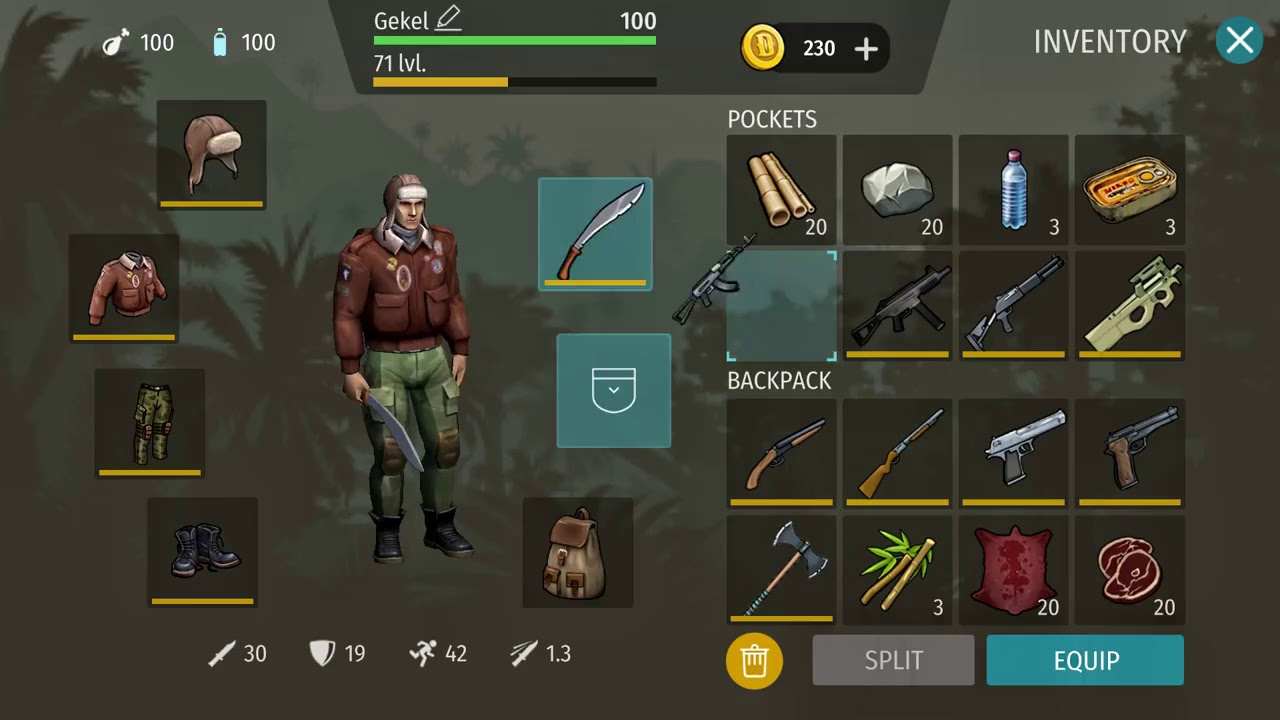The width and height of the screenshot is (1280, 720).
Task: Click the stack of 20 planks
Action: [x=781, y=189]
